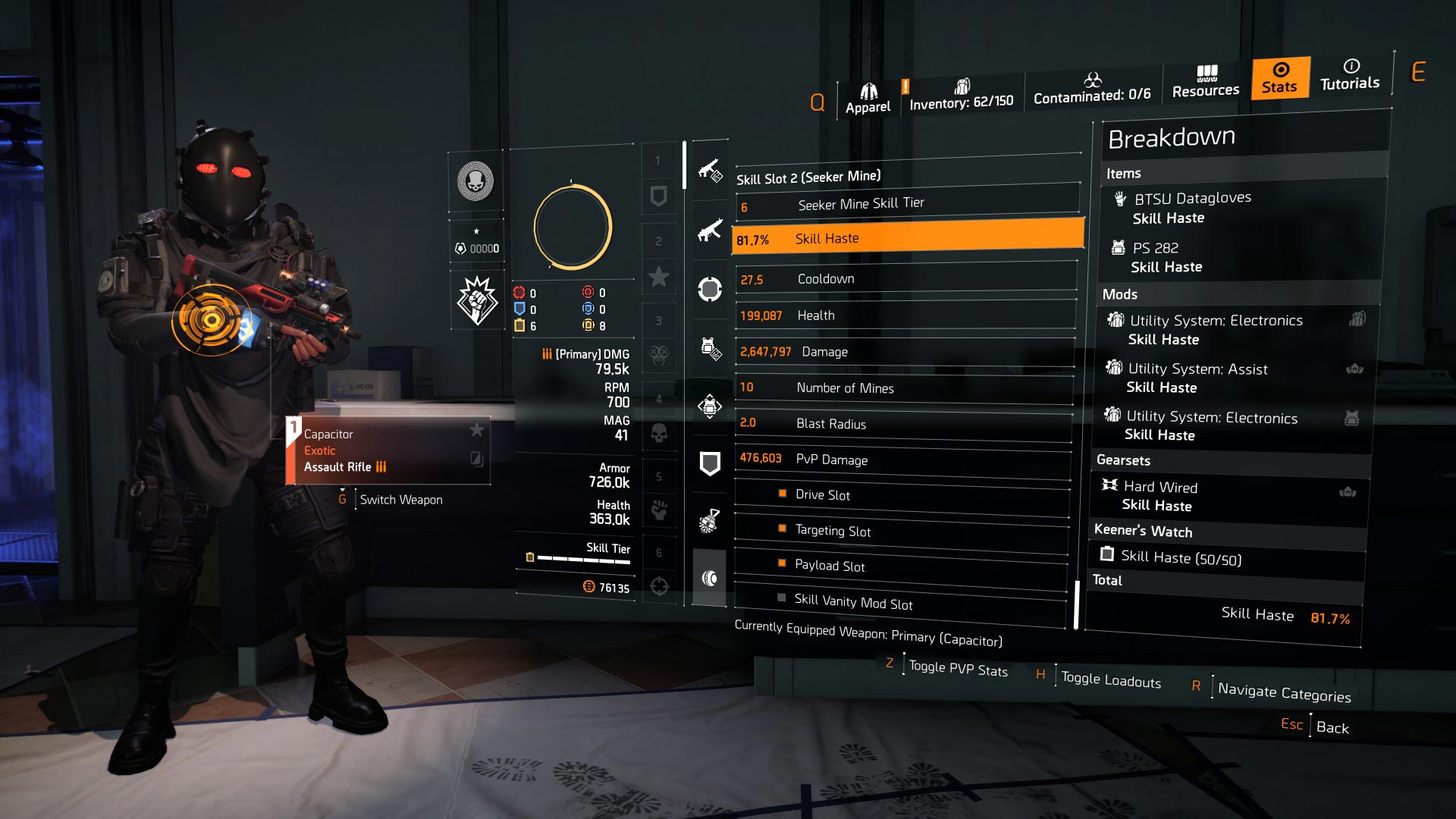The height and width of the screenshot is (819, 1456).
Task: Open the sidearm weapon slot icon
Action: pyautogui.click(x=711, y=233)
